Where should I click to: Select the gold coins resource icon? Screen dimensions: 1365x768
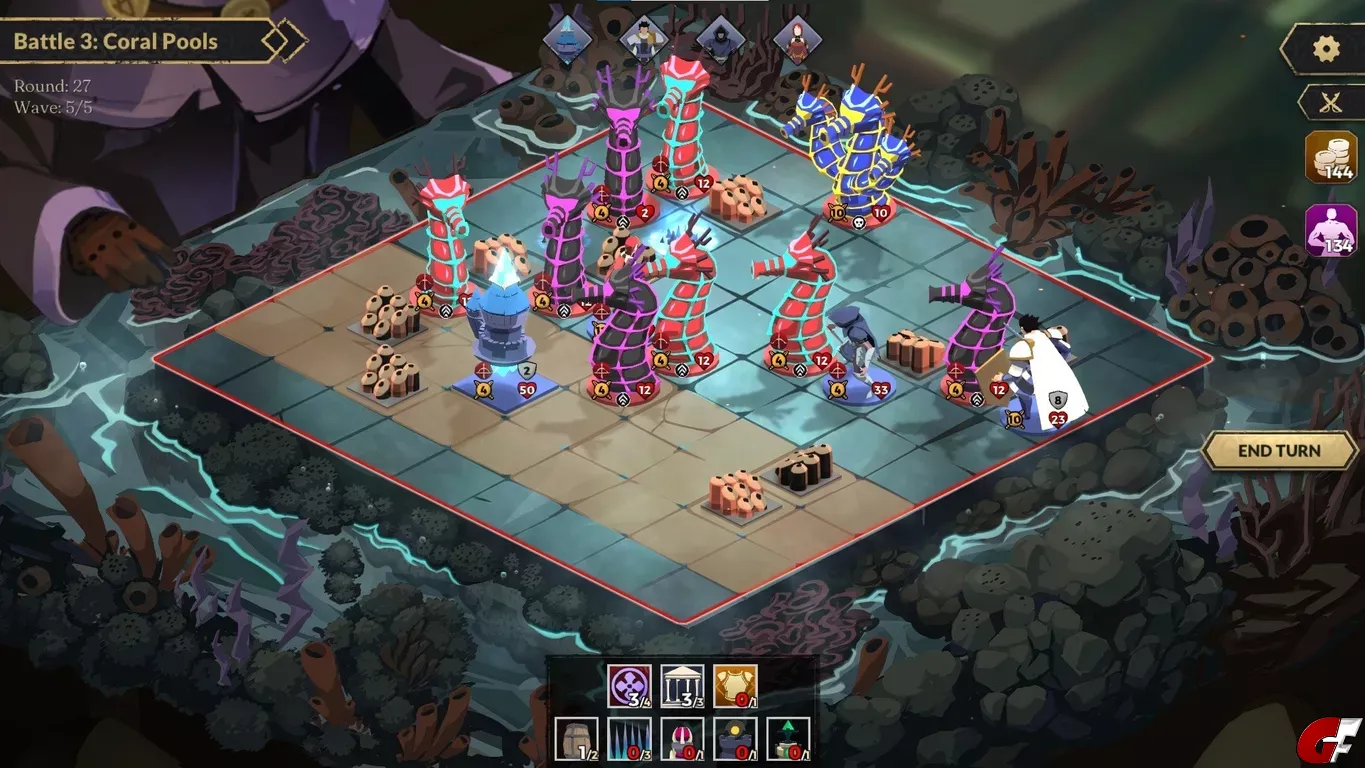[x=1330, y=157]
